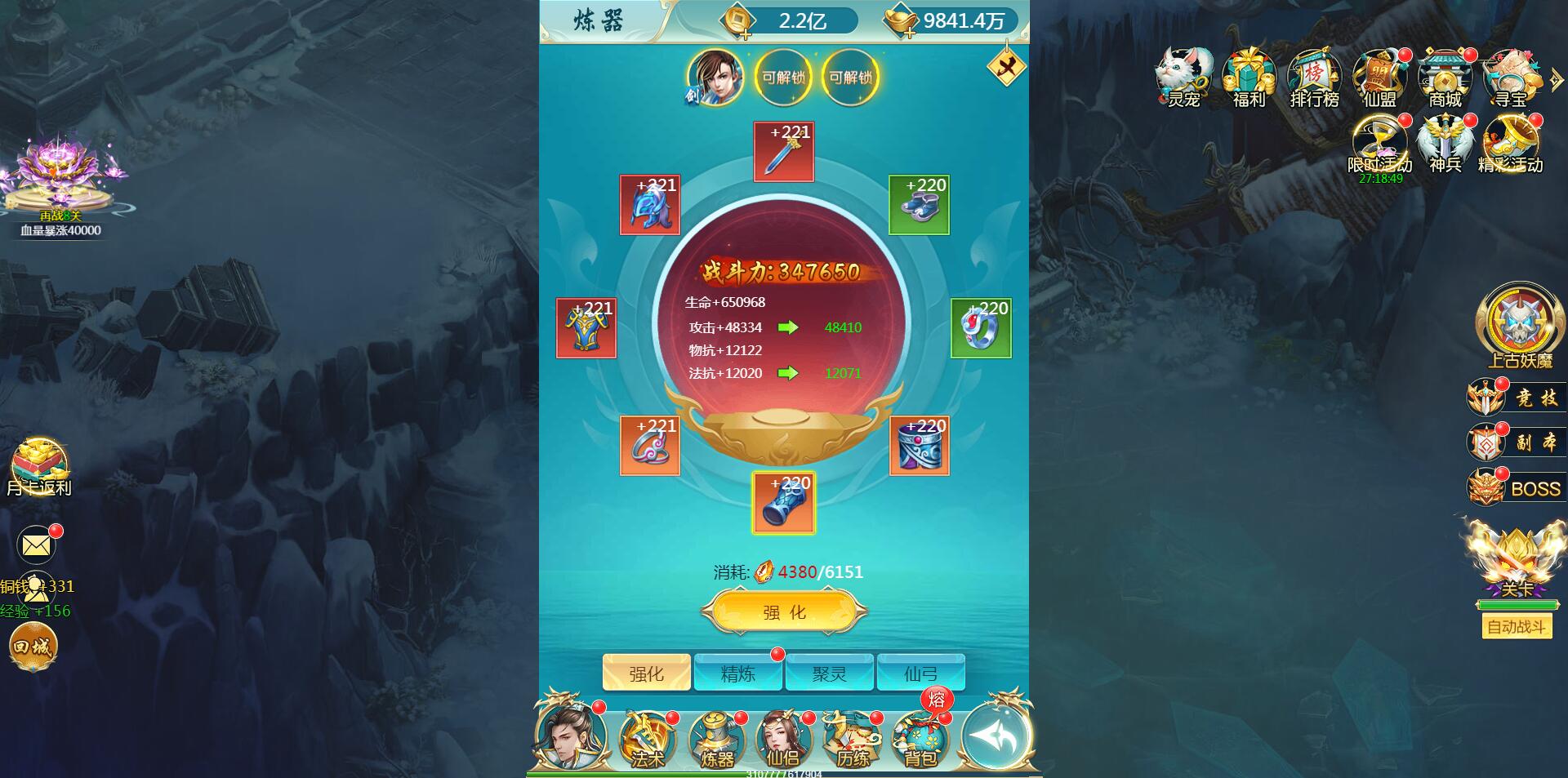The image size is (1568, 778).
Task: Select the 仙弓 tab
Action: click(x=920, y=674)
